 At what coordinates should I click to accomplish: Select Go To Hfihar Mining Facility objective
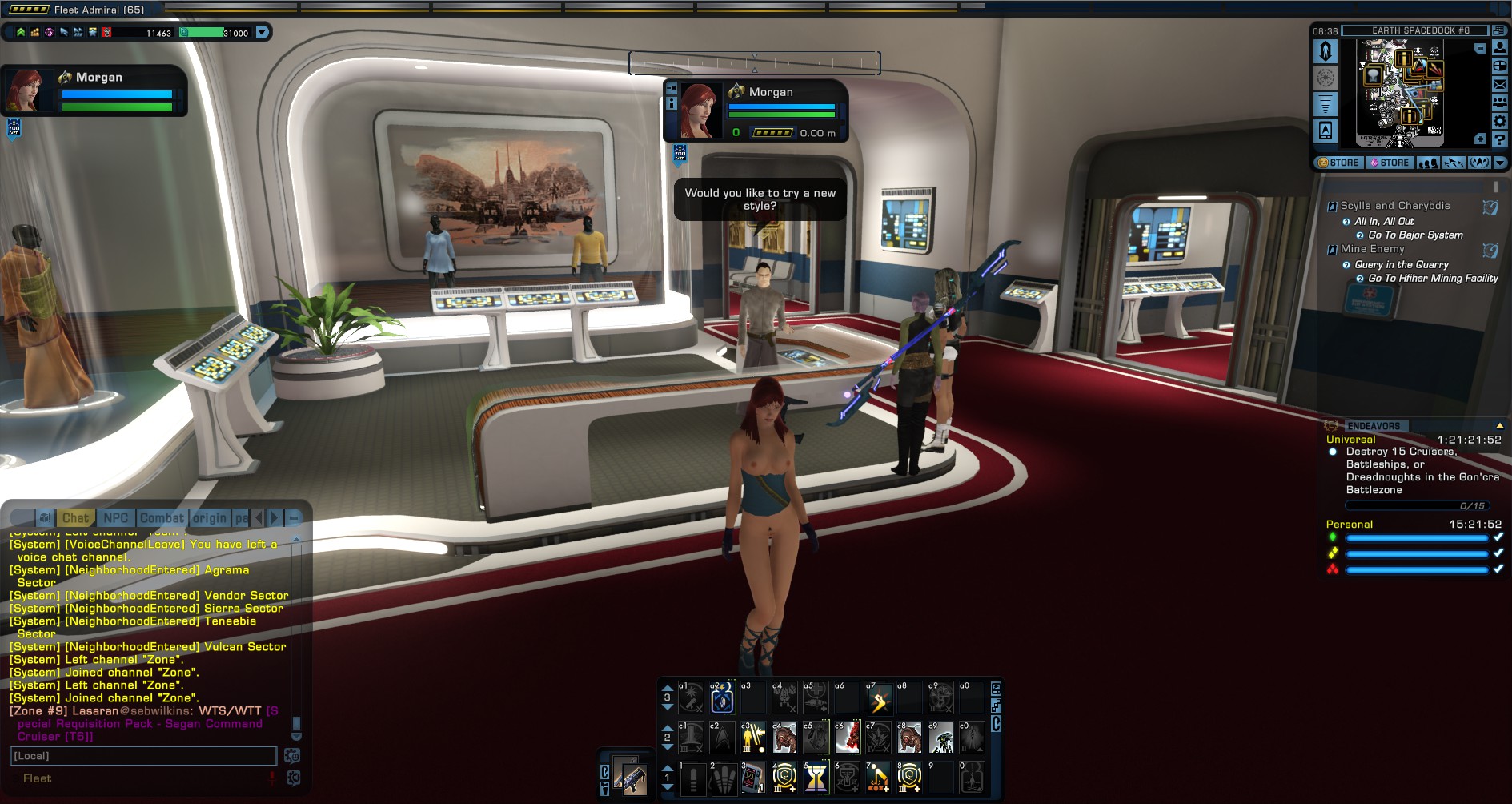1433,279
